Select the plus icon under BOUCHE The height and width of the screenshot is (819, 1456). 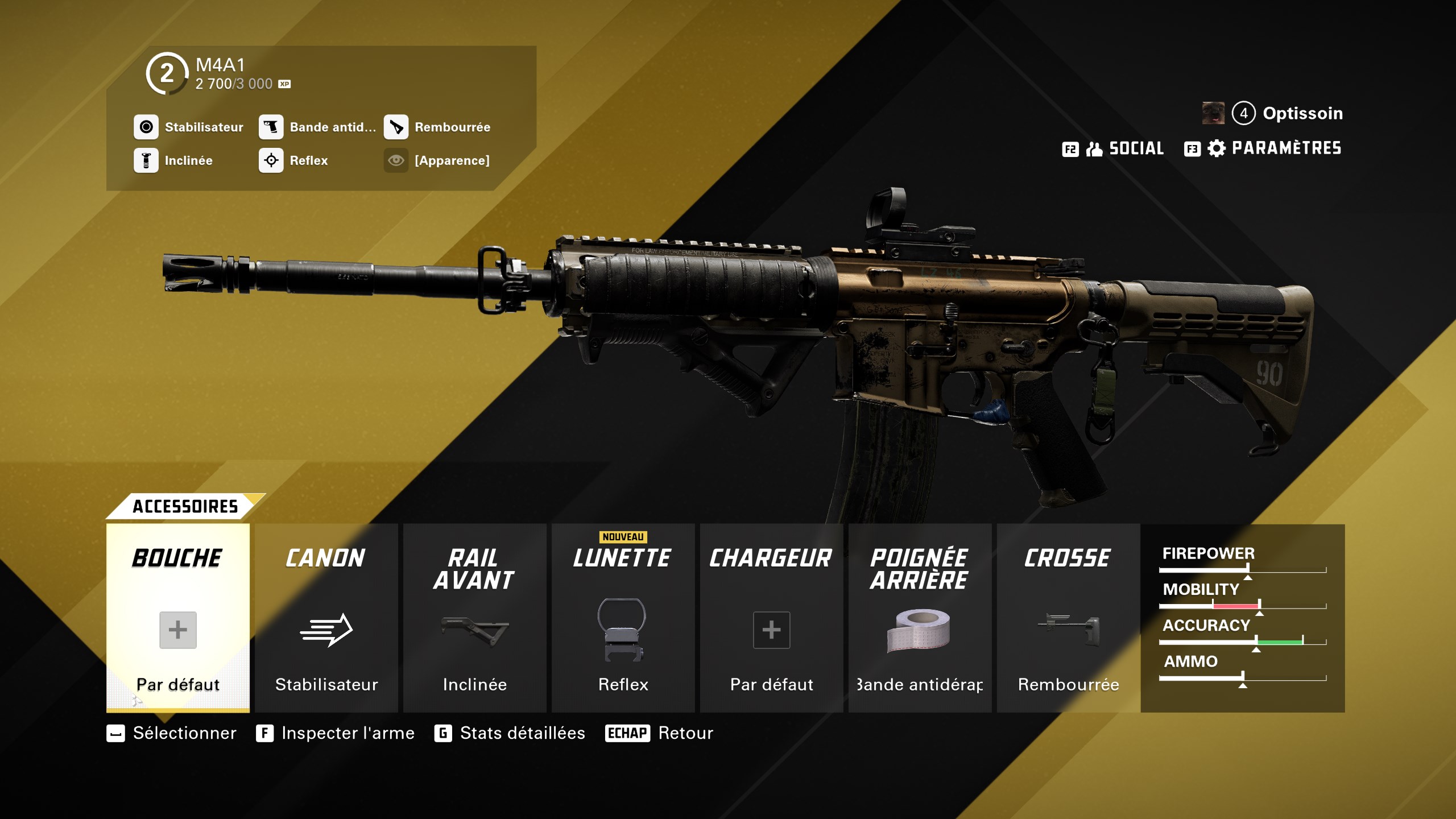178,630
